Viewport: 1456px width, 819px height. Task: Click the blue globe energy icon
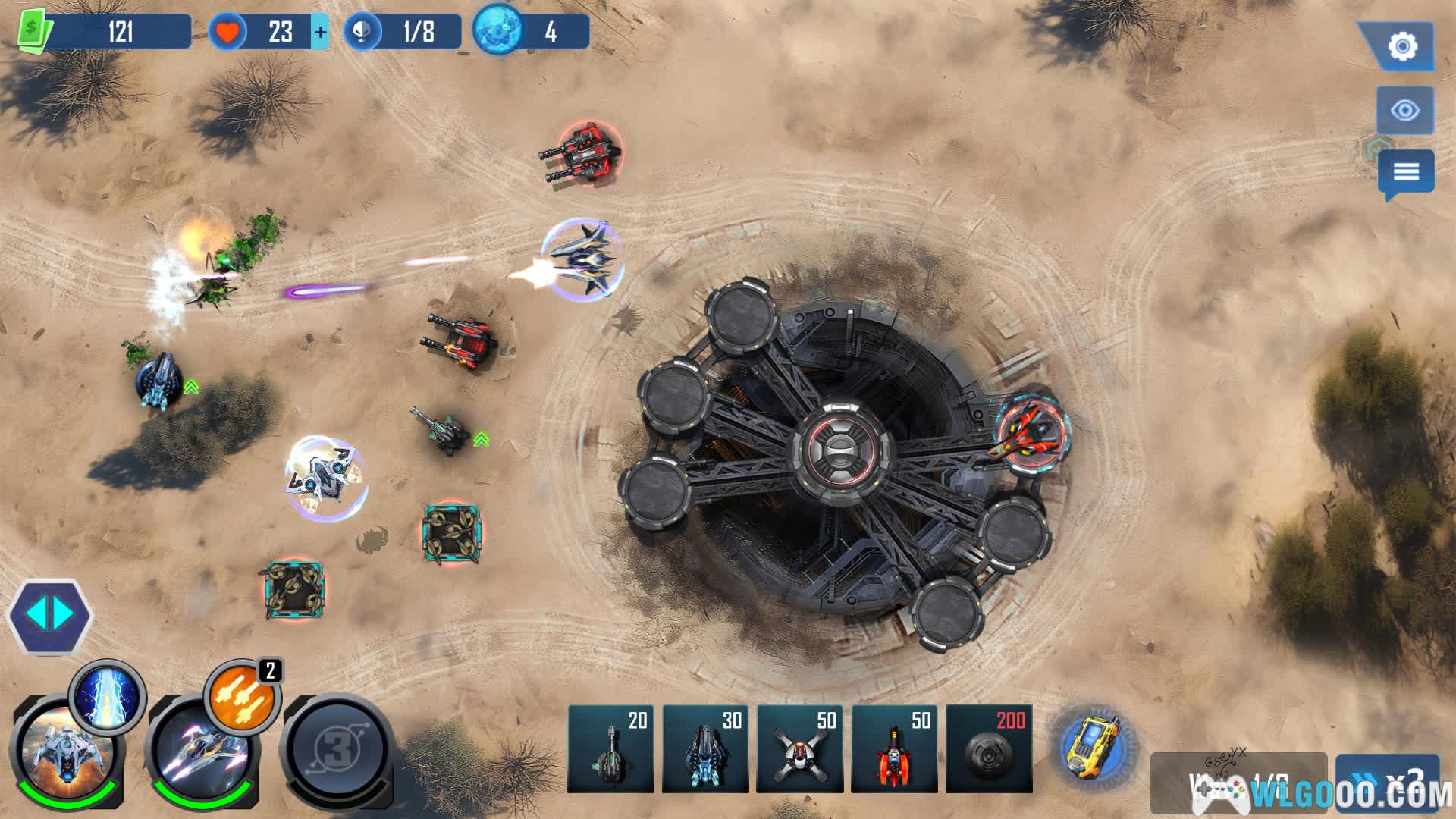tap(497, 31)
